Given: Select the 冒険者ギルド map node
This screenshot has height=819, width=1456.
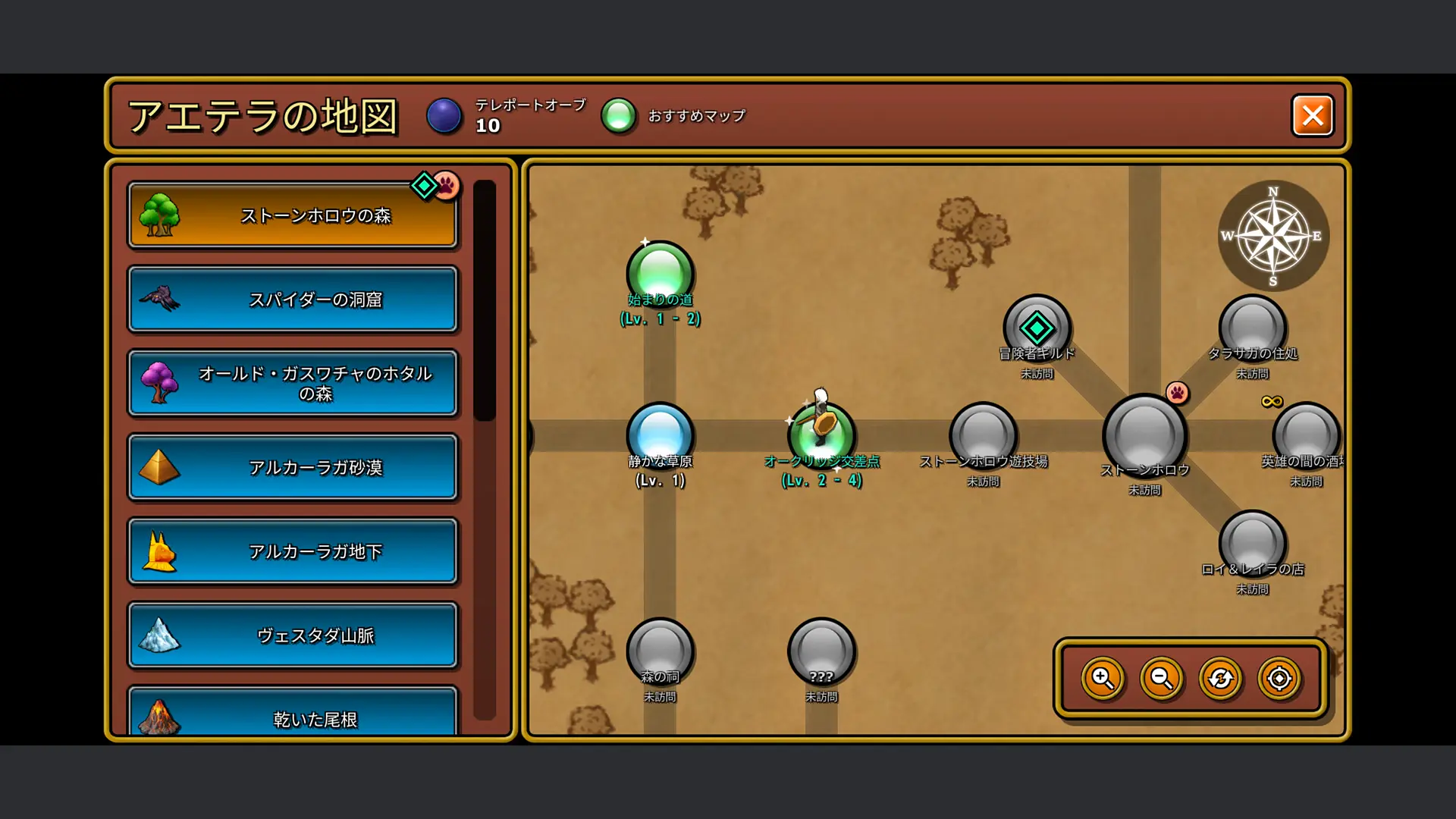Looking at the screenshot, I should point(1037,328).
